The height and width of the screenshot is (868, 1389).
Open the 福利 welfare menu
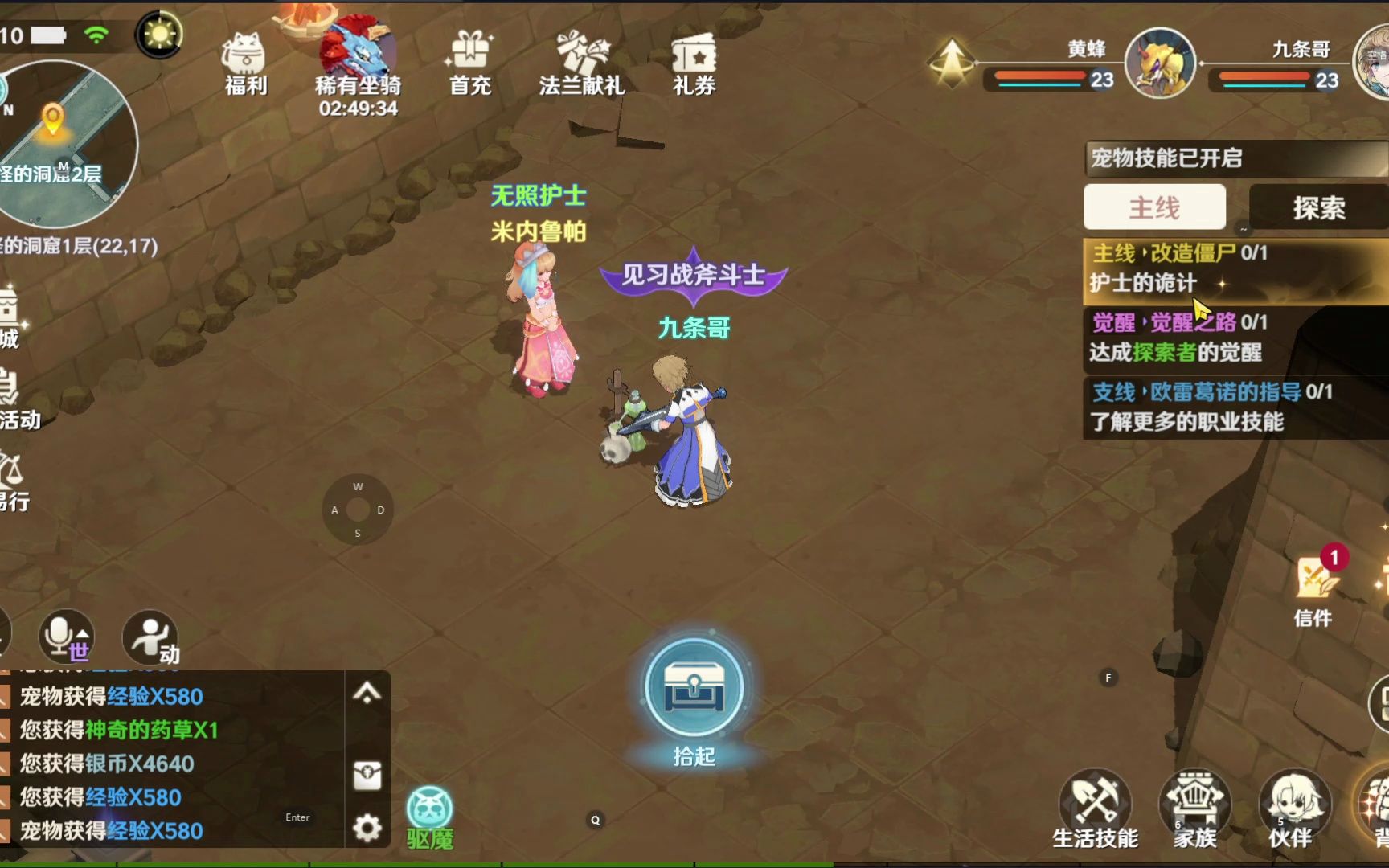245,63
